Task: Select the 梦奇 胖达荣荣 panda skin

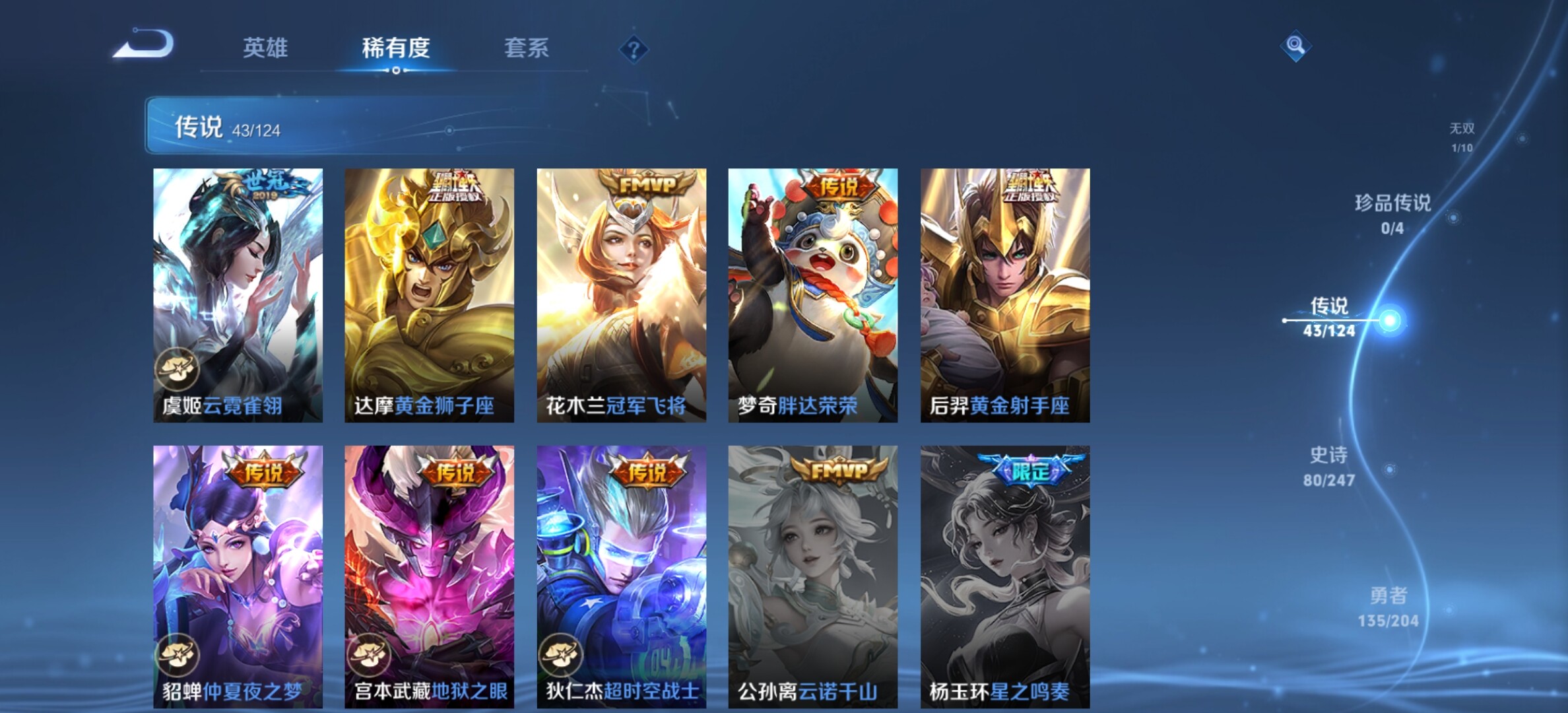Action: (x=812, y=295)
